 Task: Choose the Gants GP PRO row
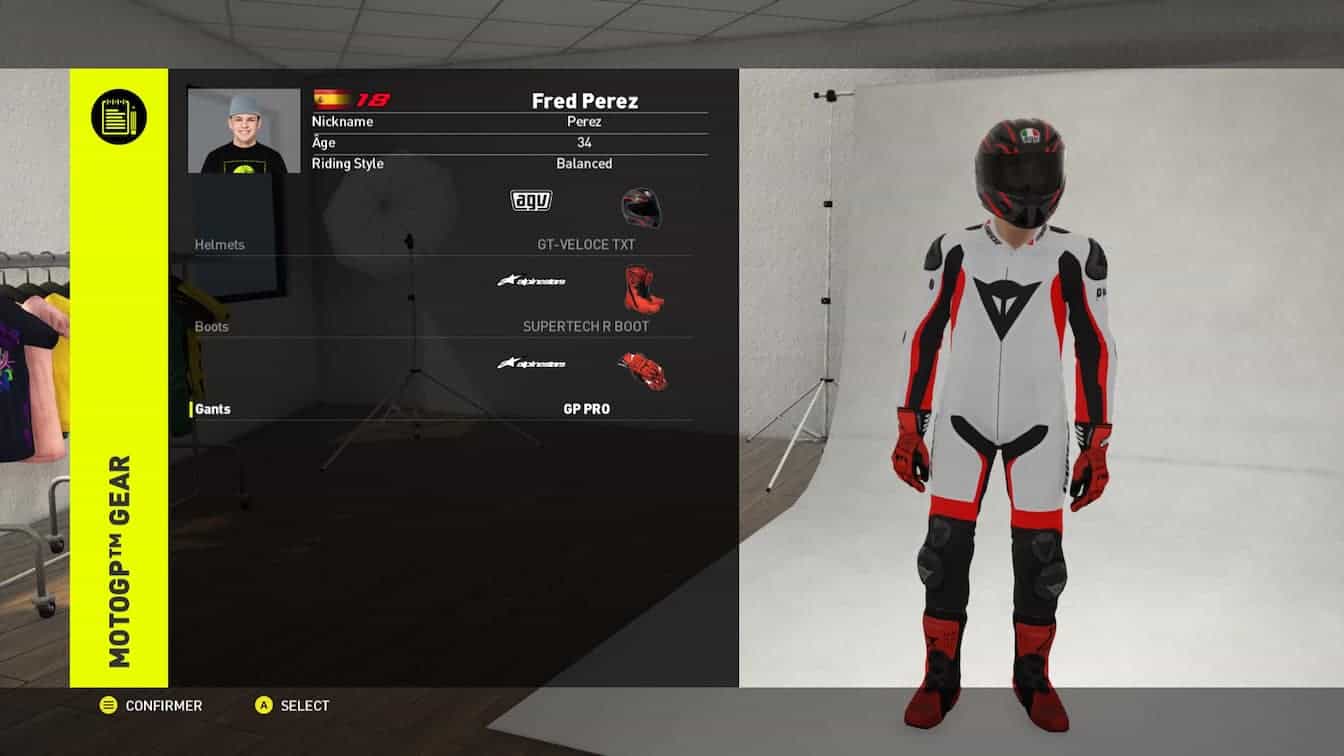click(442, 409)
